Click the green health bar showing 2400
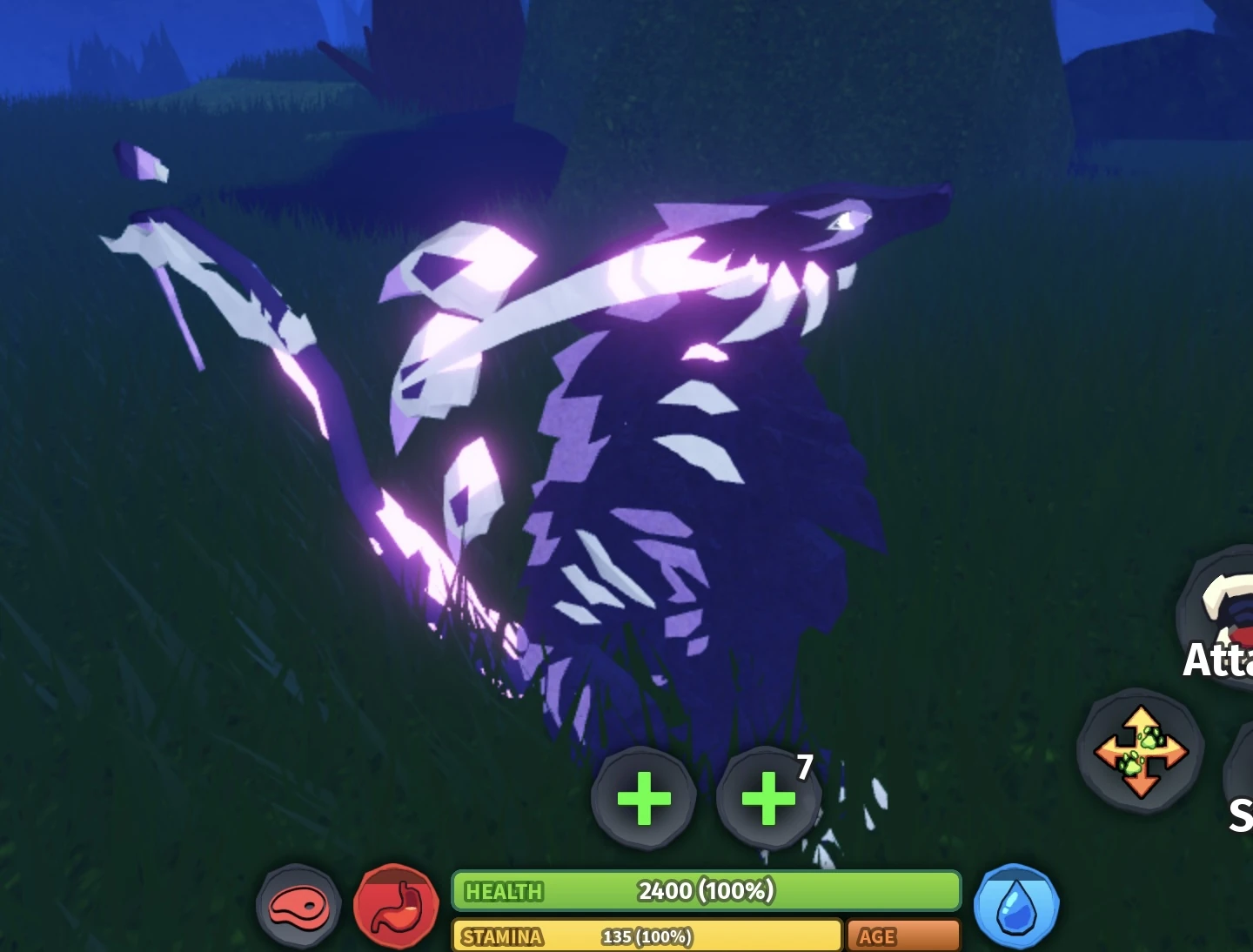The image size is (1253, 952). [705, 891]
